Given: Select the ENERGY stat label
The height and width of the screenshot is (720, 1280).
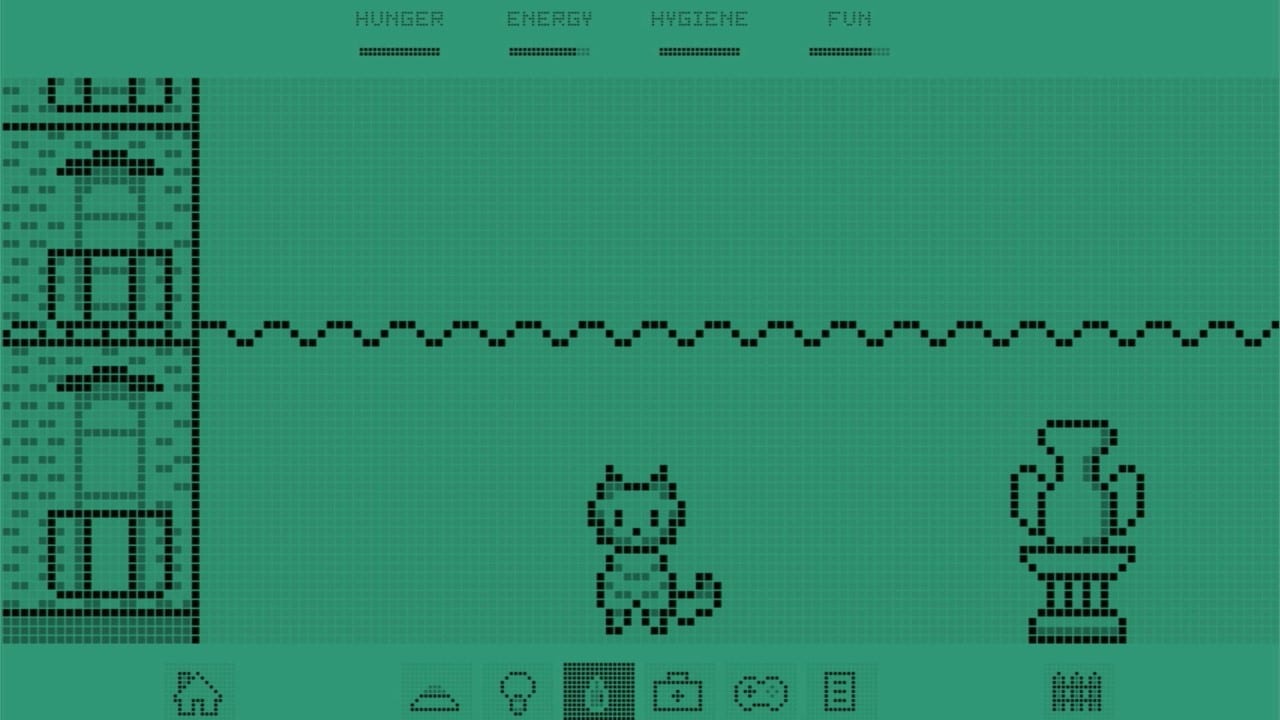Looking at the screenshot, I should coord(549,17).
